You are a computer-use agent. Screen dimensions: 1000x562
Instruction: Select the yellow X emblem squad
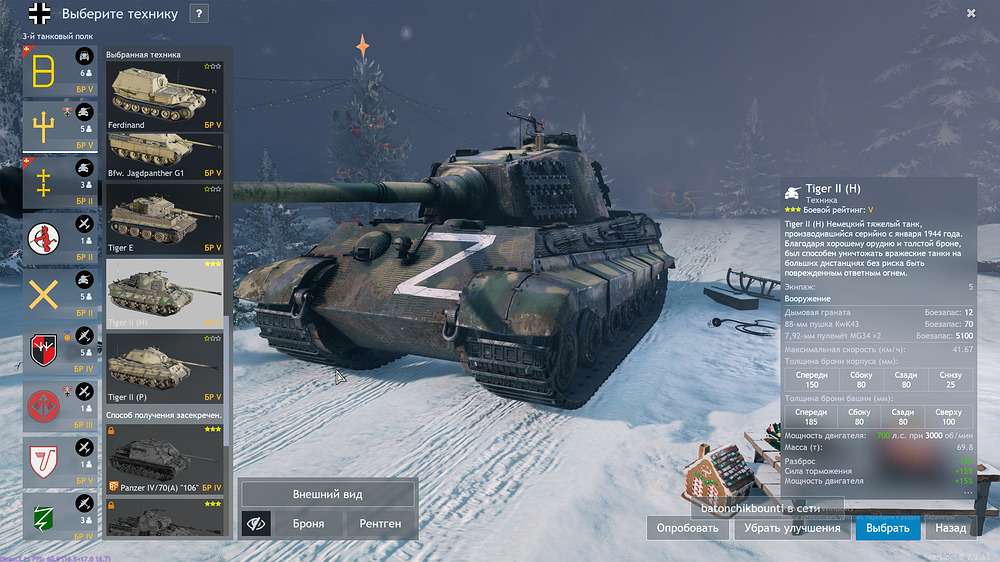44,297
